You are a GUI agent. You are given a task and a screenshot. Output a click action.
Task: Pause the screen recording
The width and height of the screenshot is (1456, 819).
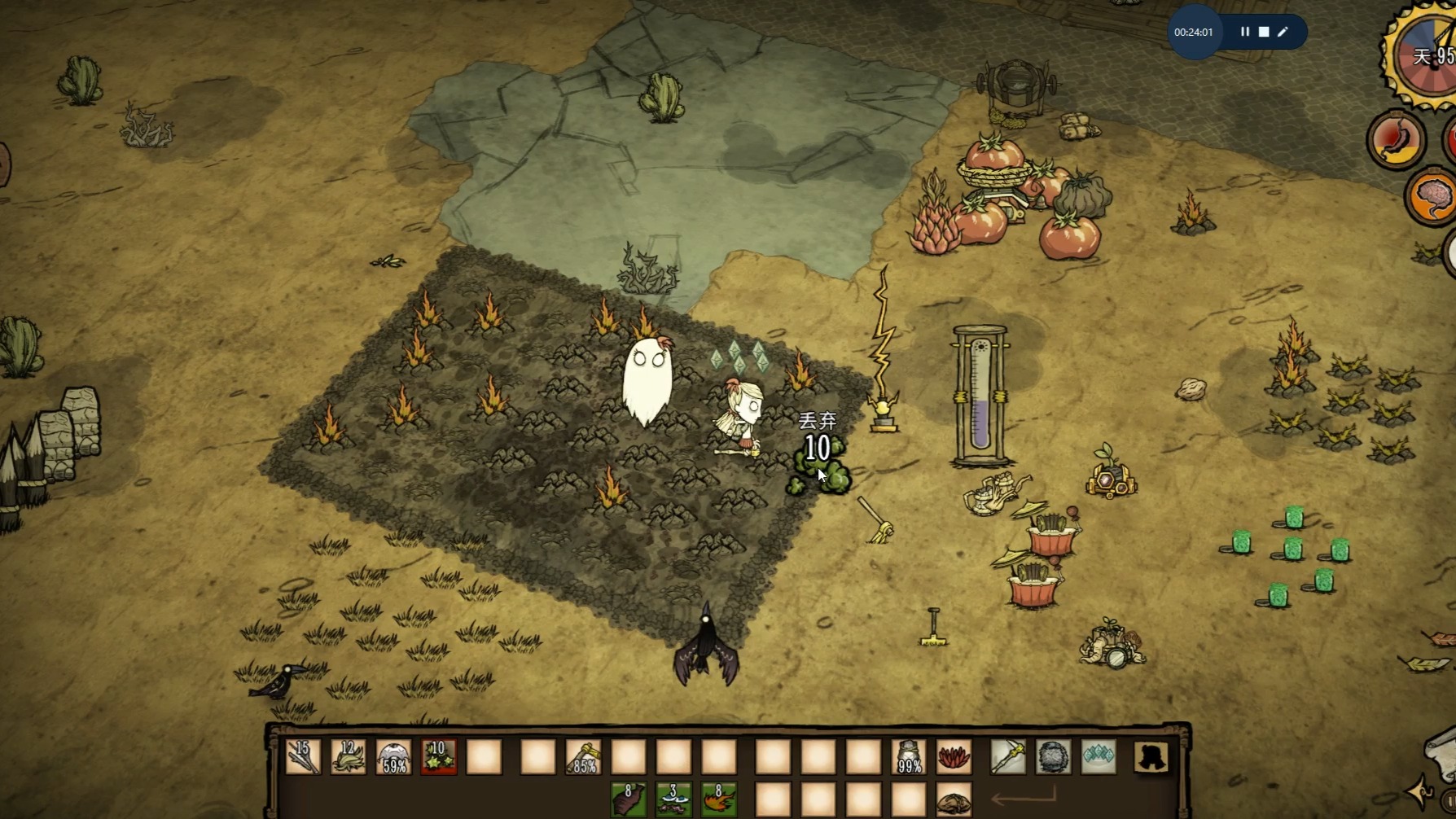tap(1245, 32)
